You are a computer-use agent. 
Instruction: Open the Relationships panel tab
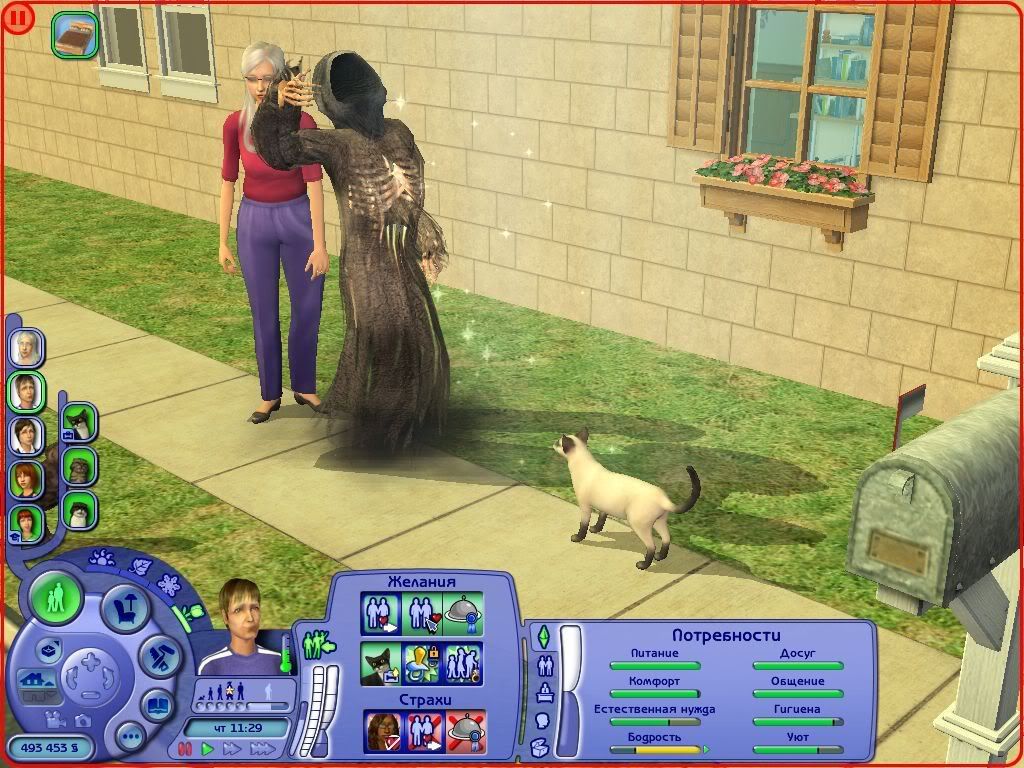(545, 664)
